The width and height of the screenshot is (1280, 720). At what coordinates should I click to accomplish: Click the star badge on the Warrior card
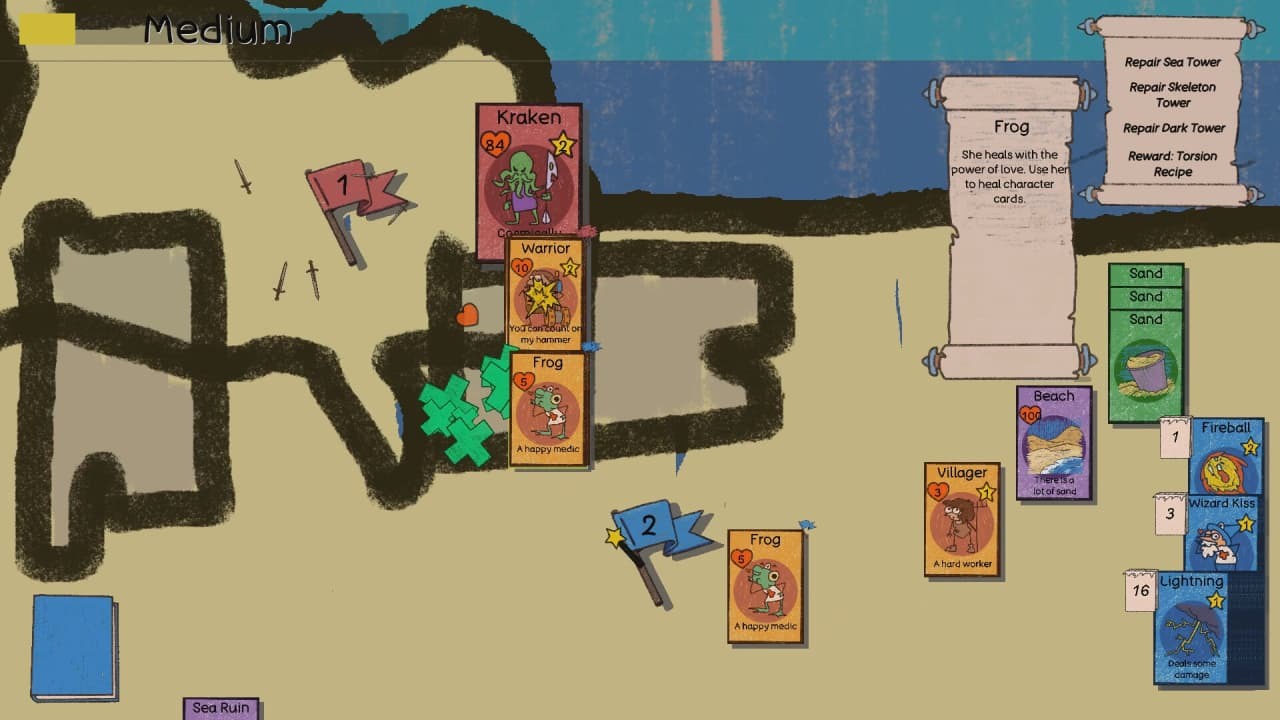(569, 268)
